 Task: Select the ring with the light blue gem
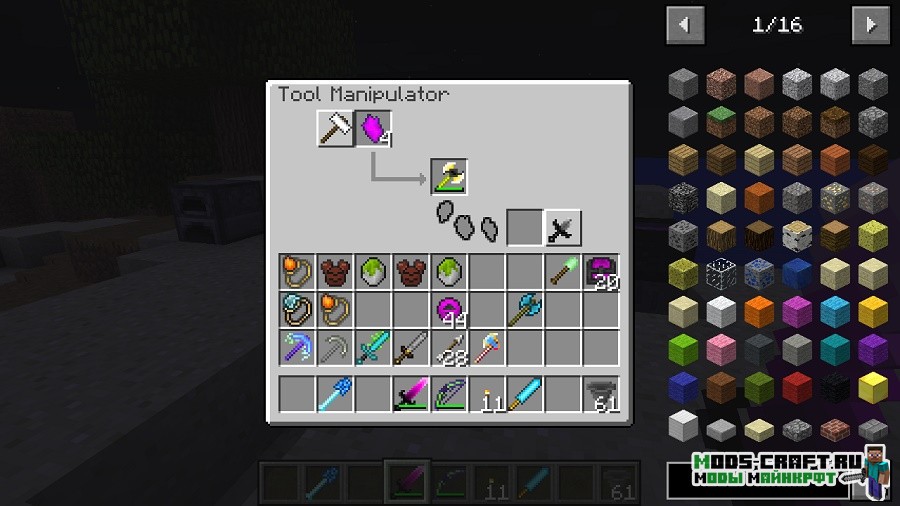point(297,310)
